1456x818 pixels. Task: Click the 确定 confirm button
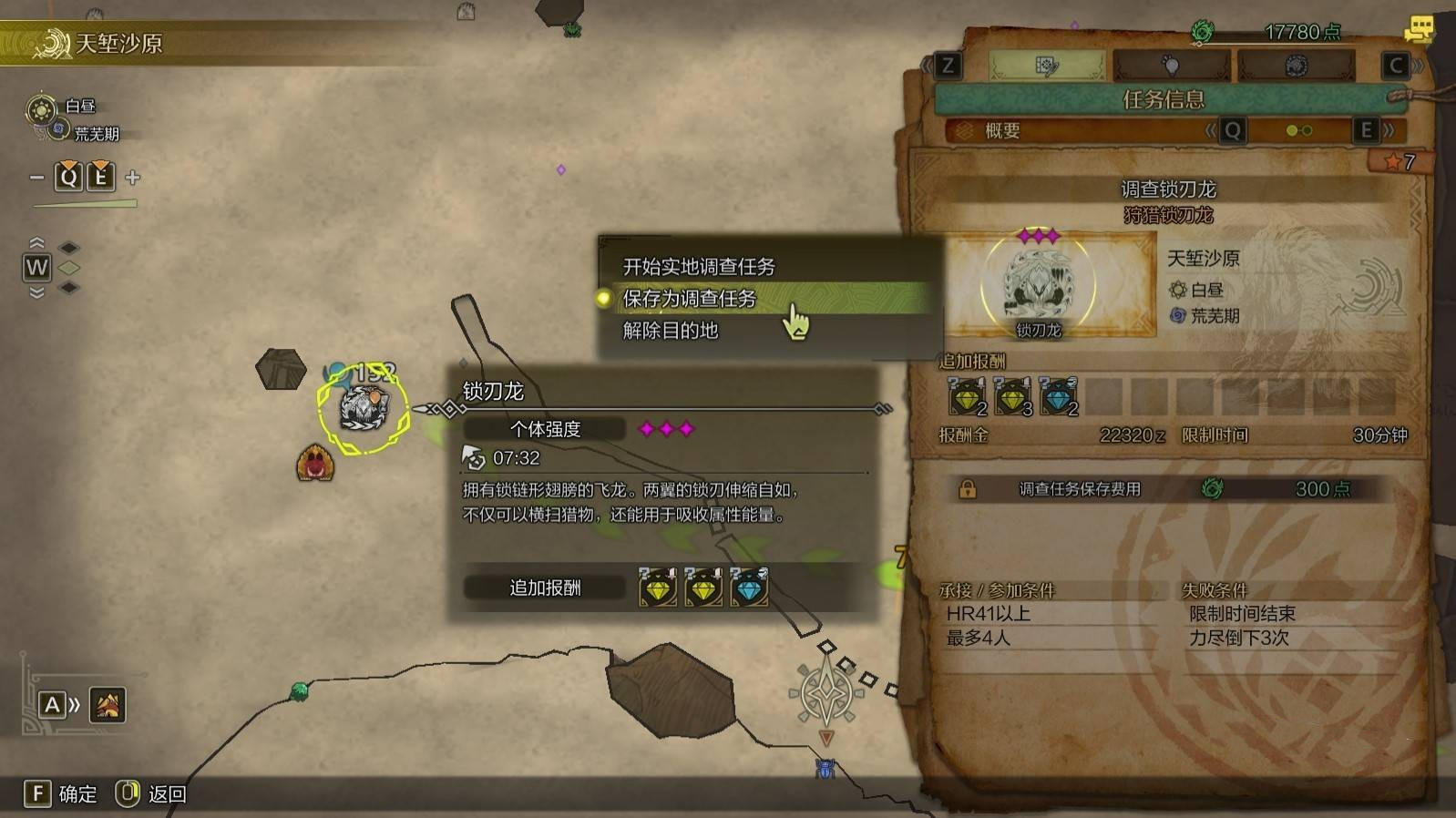[61, 794]
